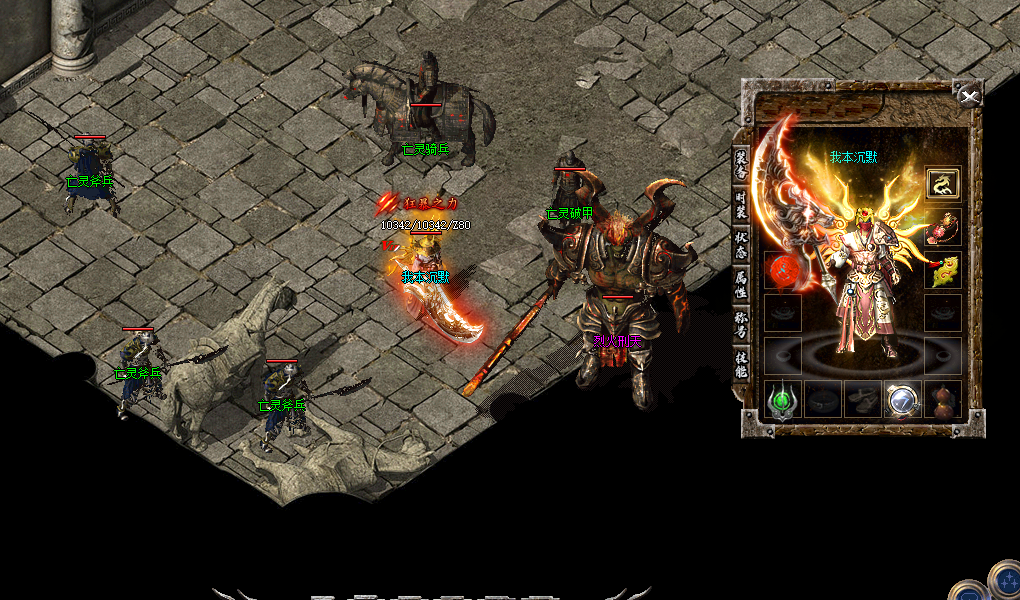The width and height of the screenshot is (1020, 600).
Task: Select the golden dragon emblem slot
Action: point(942,183)
